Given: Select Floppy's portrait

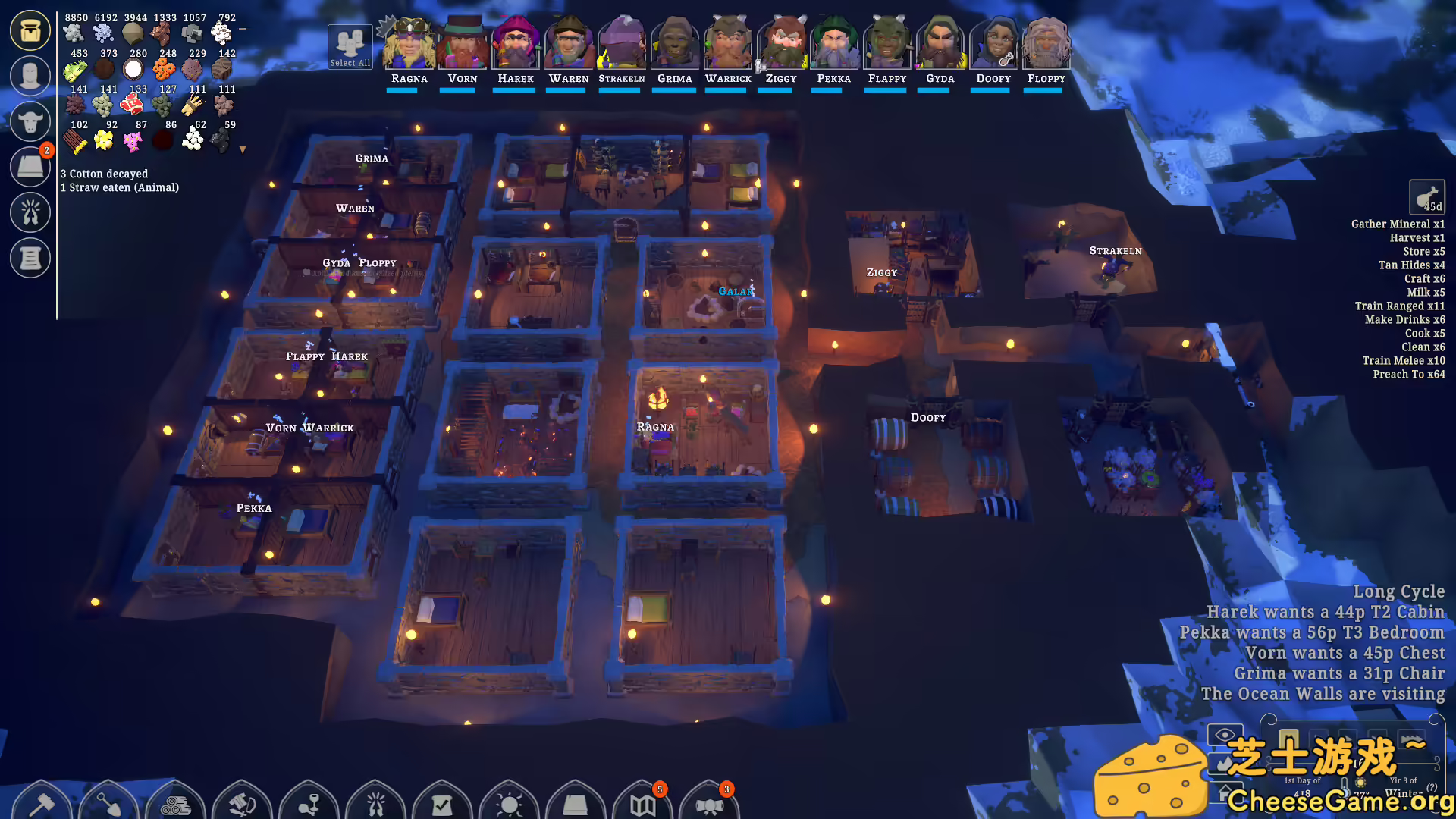Looking at the screenshot, I should tap(1046, 44).
